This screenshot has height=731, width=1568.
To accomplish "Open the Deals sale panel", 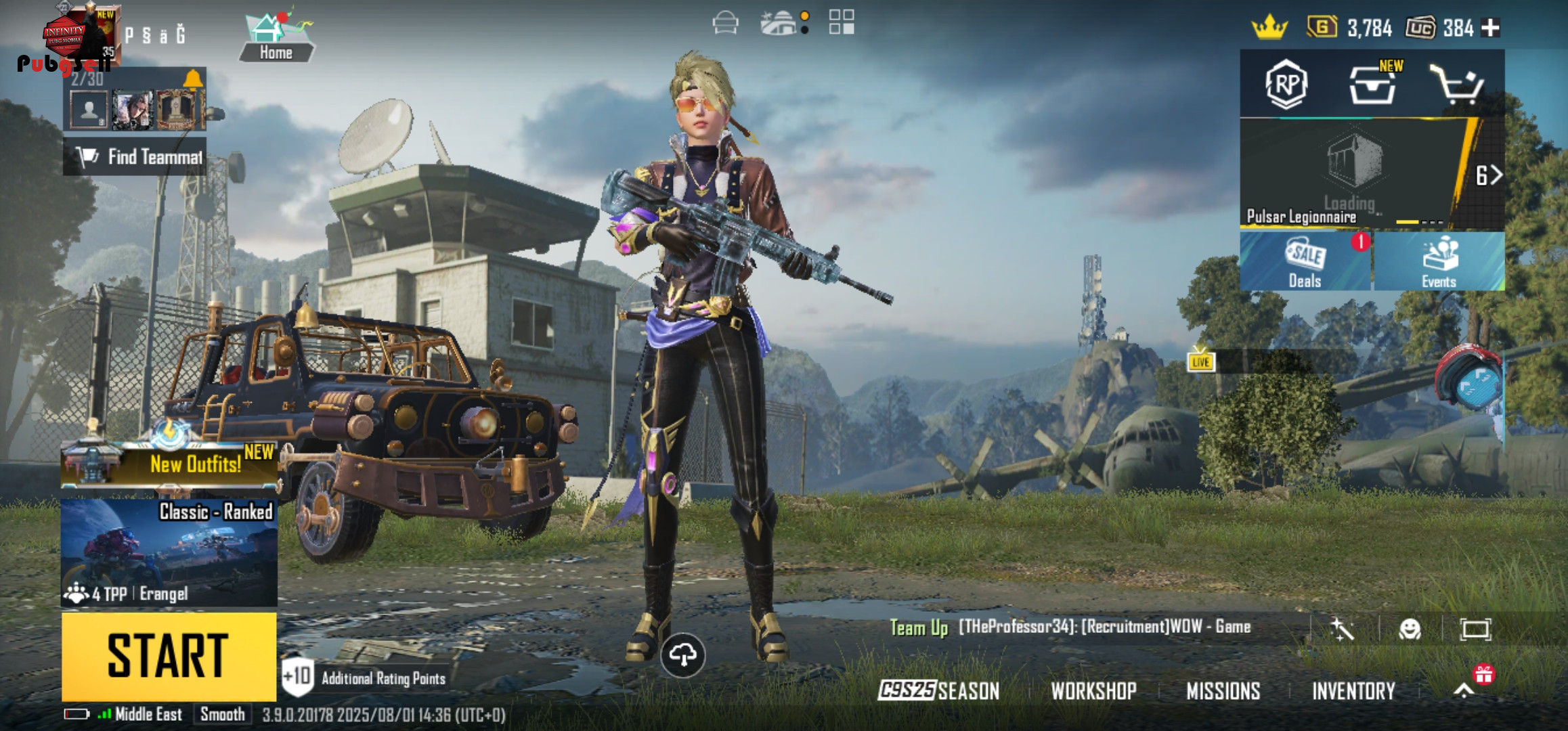I will pyautogui.click(x=1305, y=262).
